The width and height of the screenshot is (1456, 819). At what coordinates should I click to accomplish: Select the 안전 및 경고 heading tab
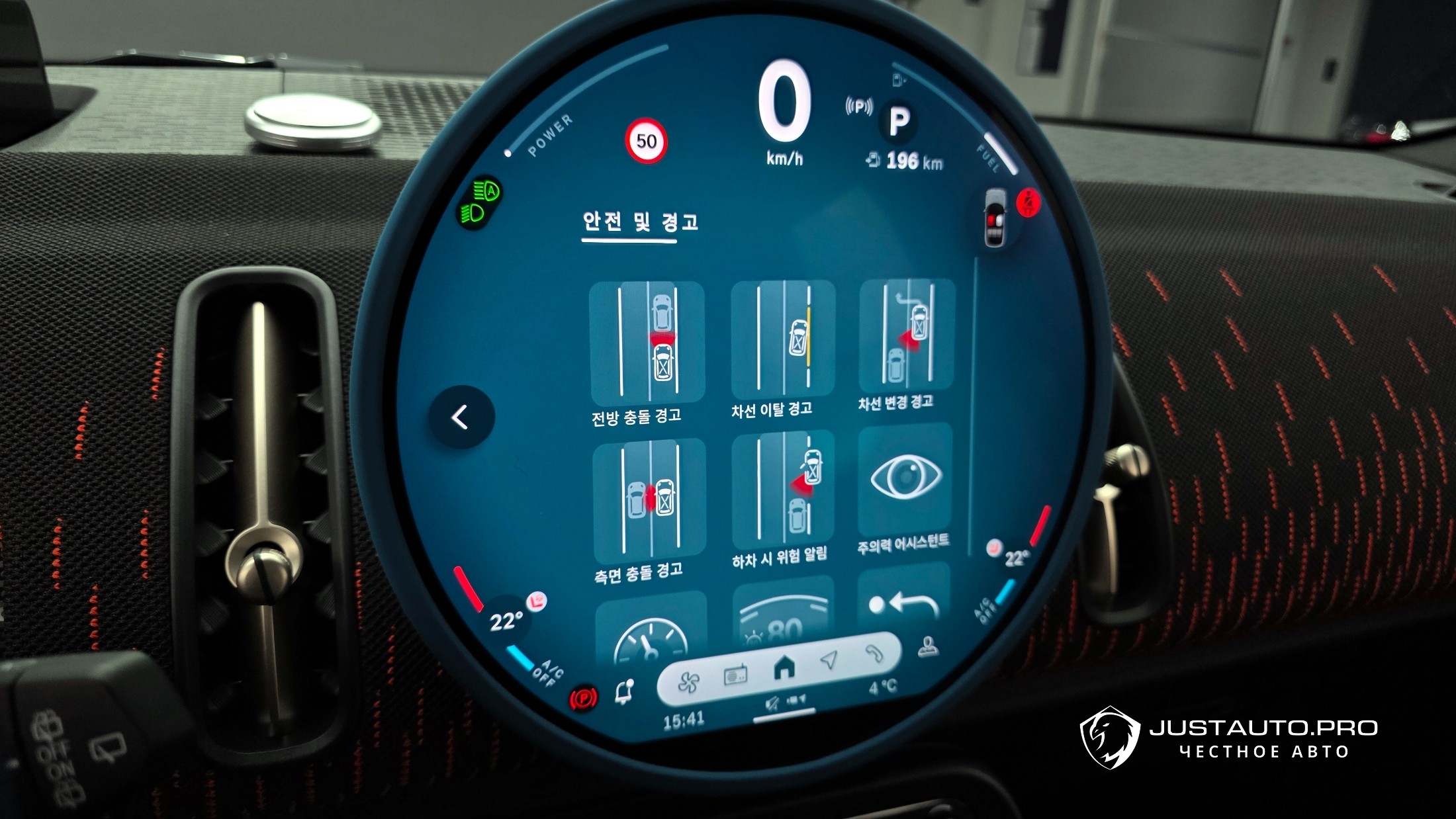tap(640, 222)
